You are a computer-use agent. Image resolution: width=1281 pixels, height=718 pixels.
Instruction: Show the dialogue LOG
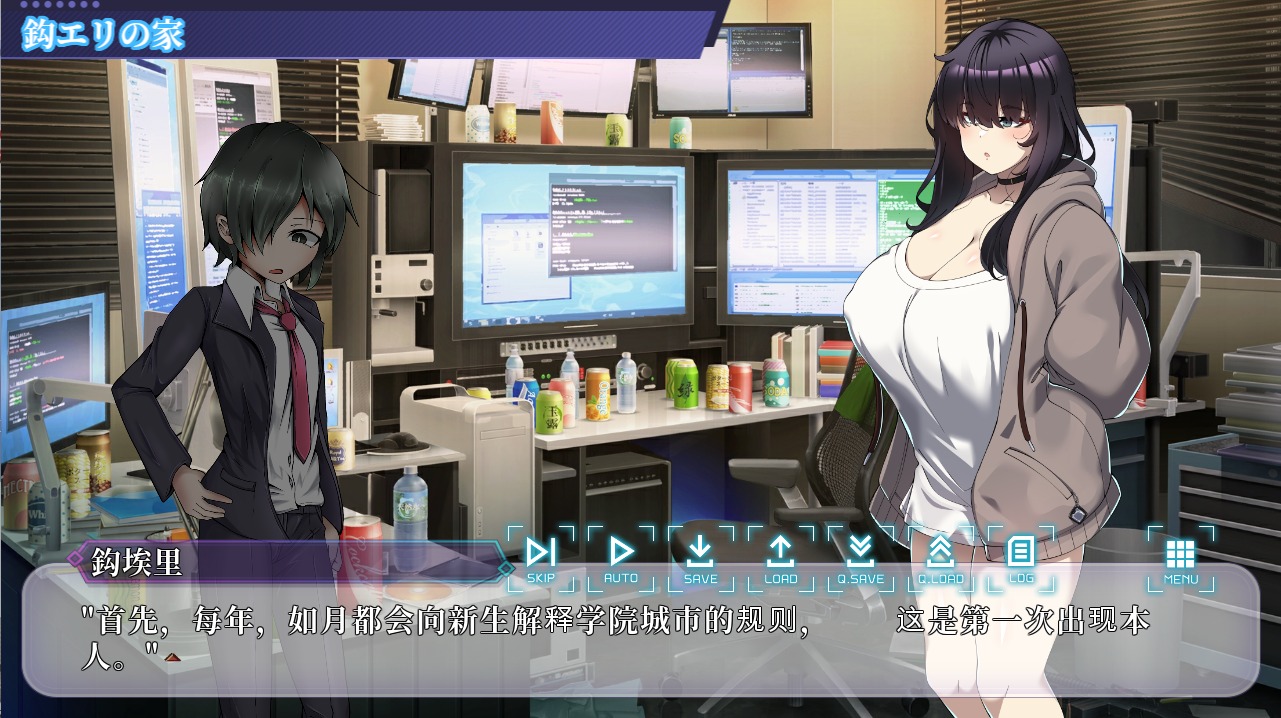pos(1020,558)
